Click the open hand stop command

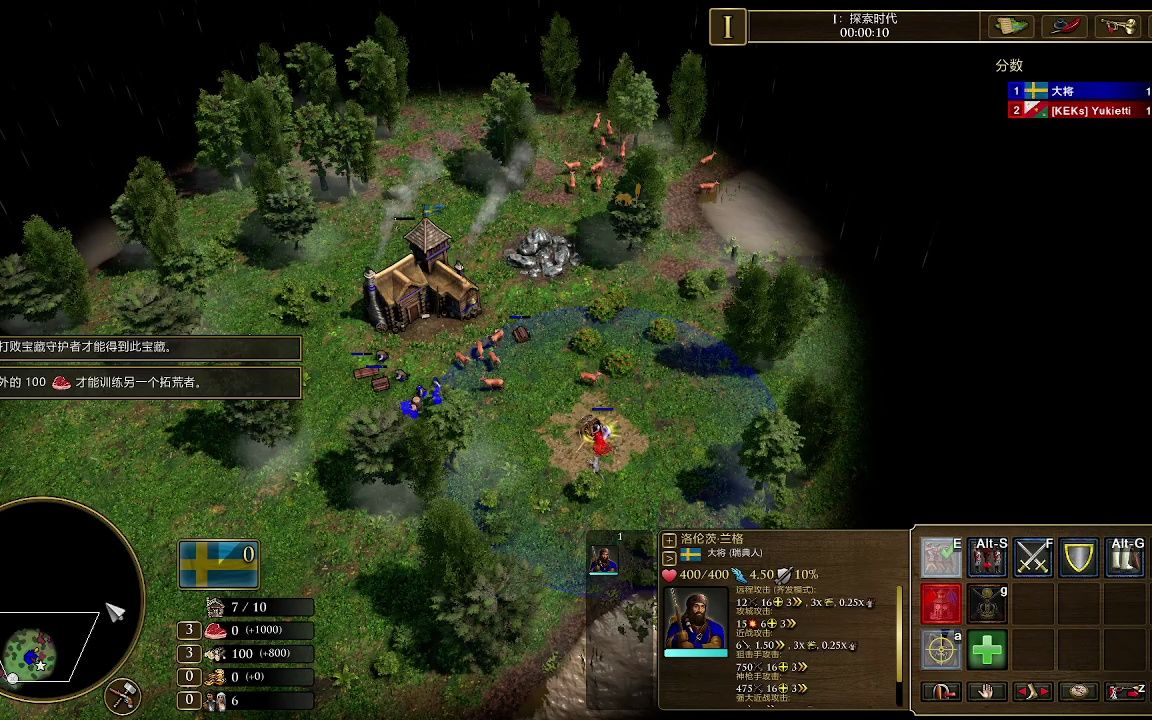coord(986,691)
